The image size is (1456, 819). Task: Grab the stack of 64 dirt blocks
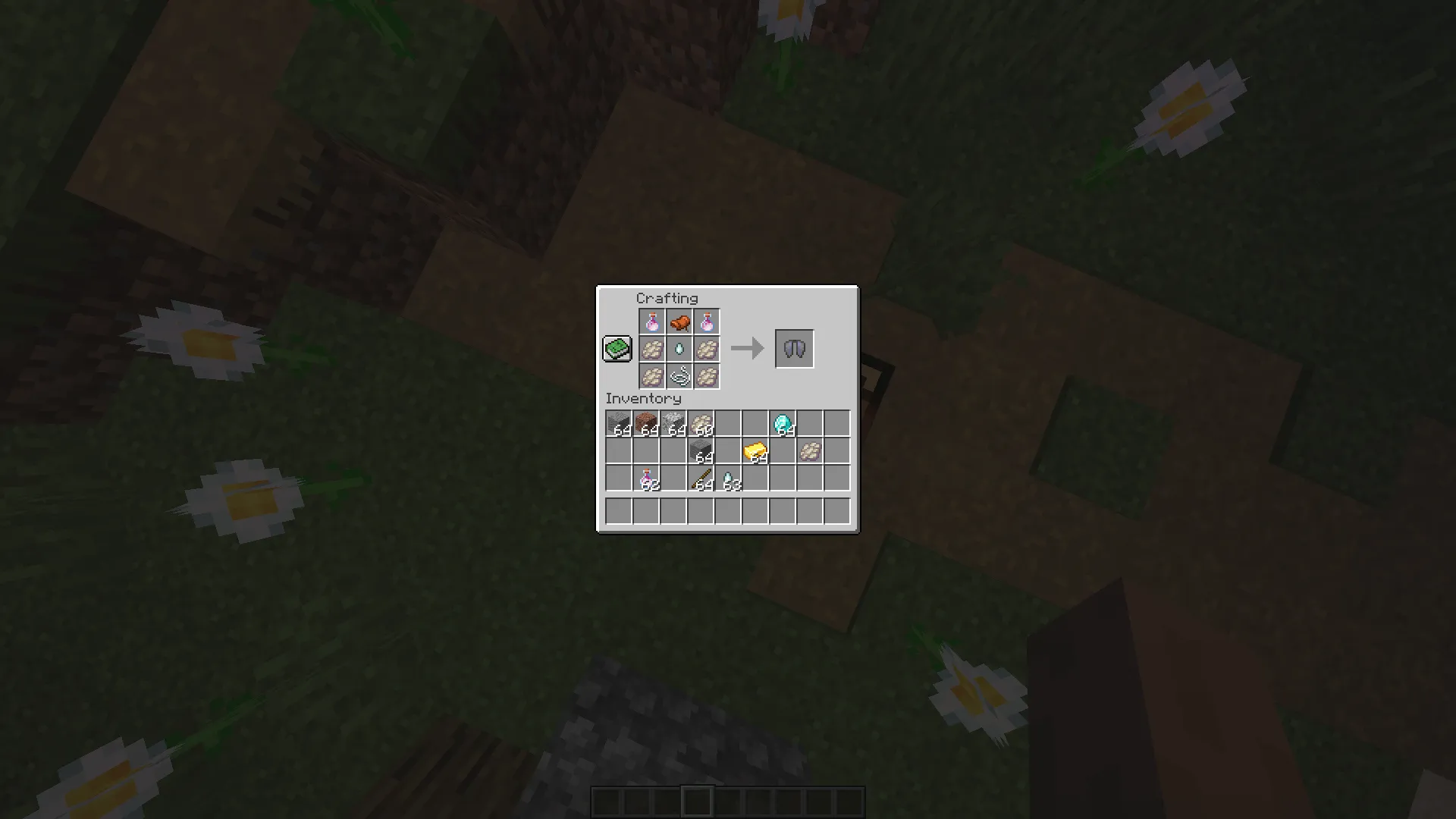pos(645,423)
